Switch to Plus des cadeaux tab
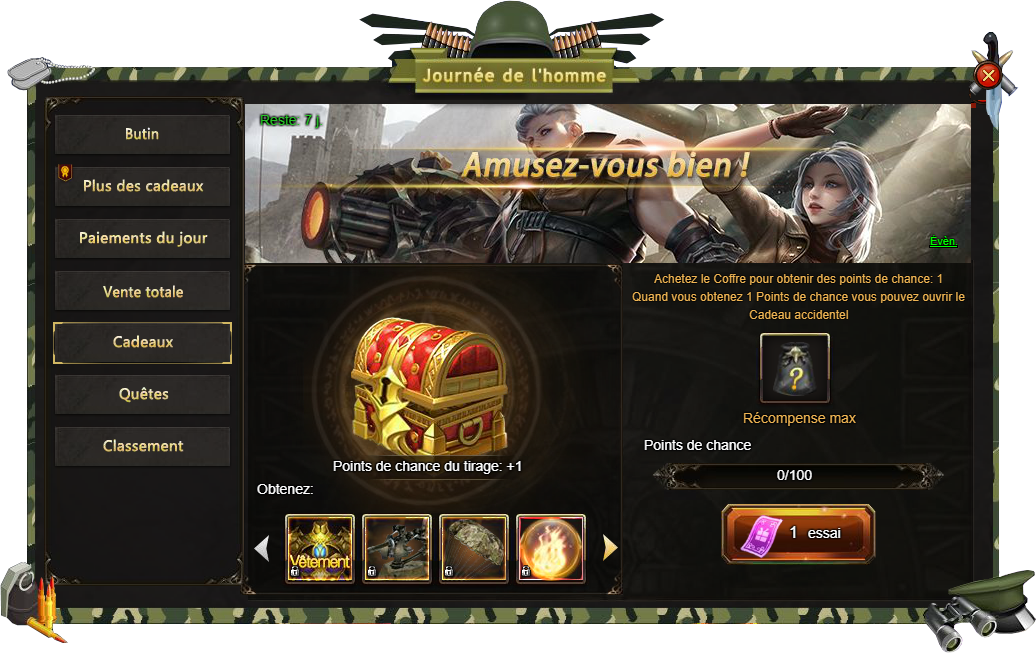 (x=142, y=186)
